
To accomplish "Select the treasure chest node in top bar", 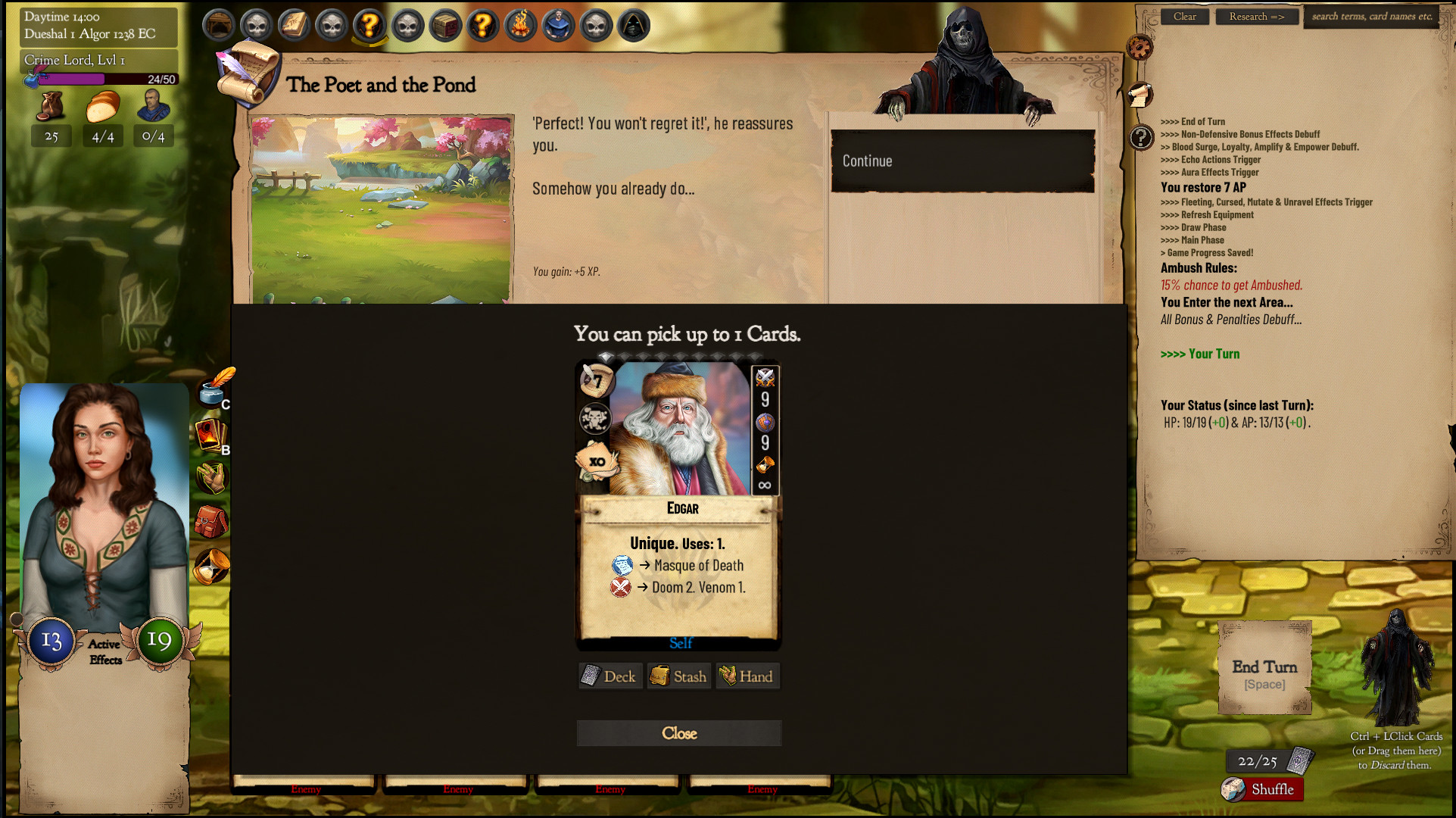I will 445,25.
